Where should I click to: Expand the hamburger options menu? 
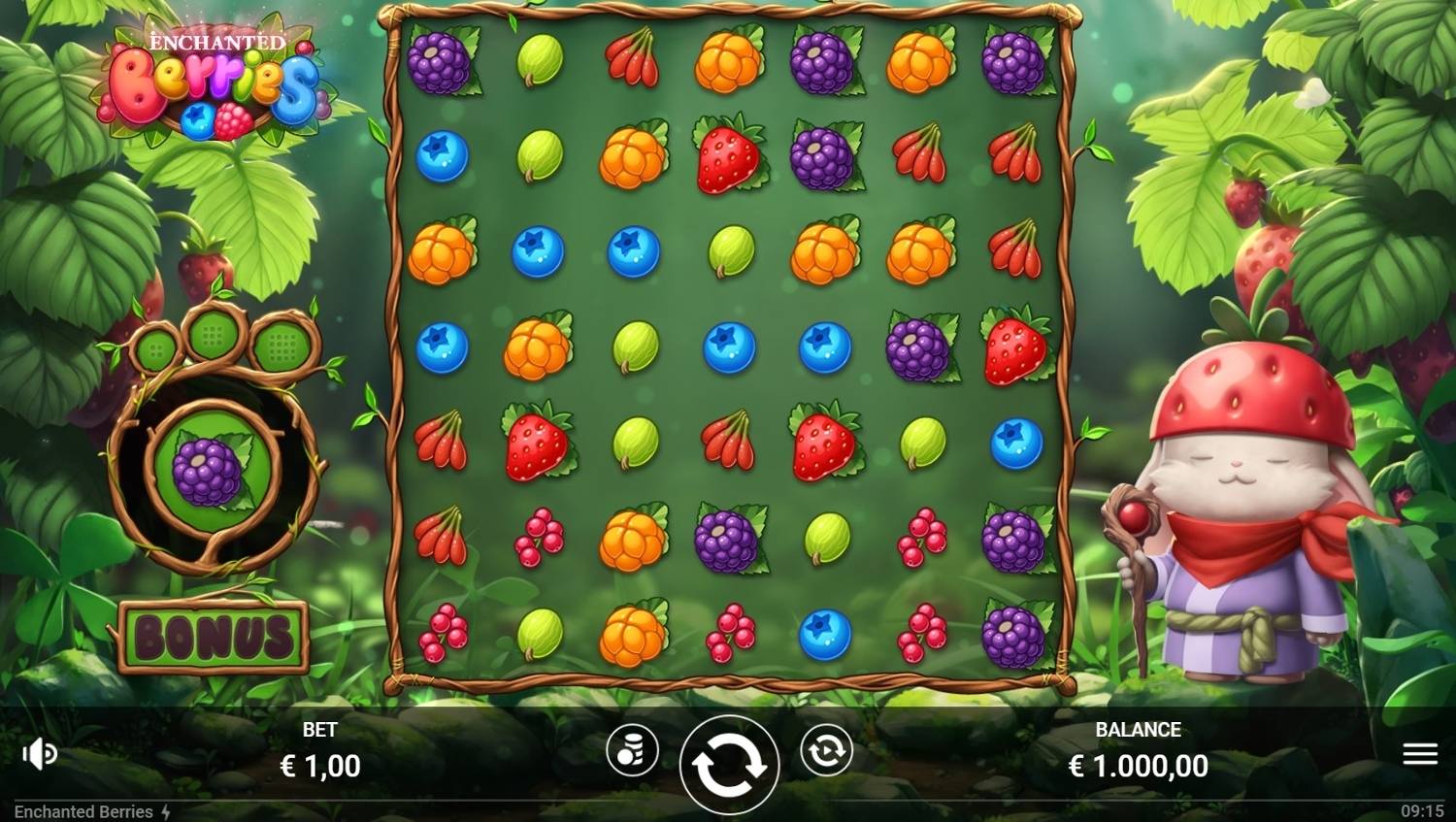[1420, 752]
